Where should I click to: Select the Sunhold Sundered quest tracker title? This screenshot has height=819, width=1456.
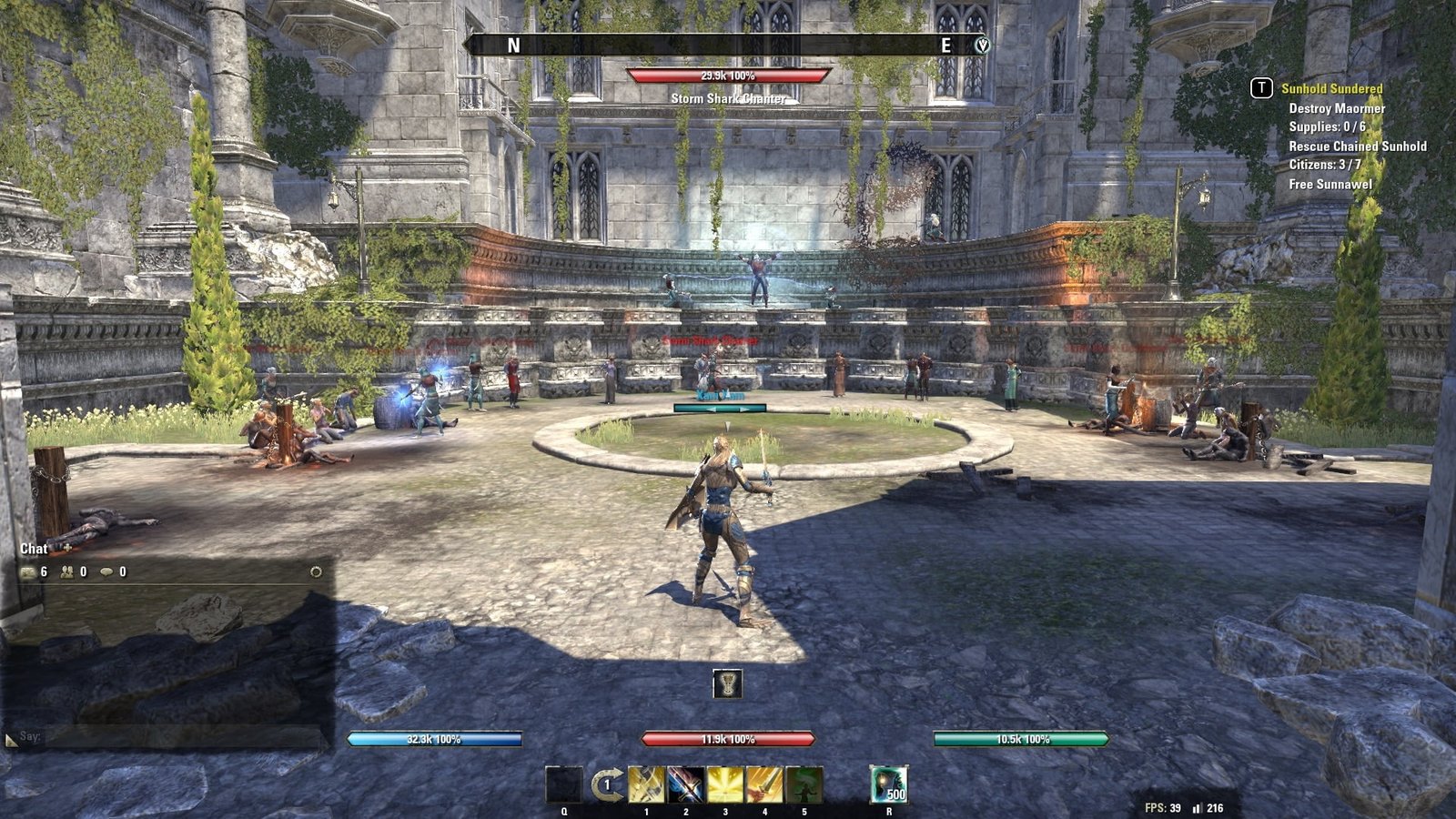[x=1331, y=88]
